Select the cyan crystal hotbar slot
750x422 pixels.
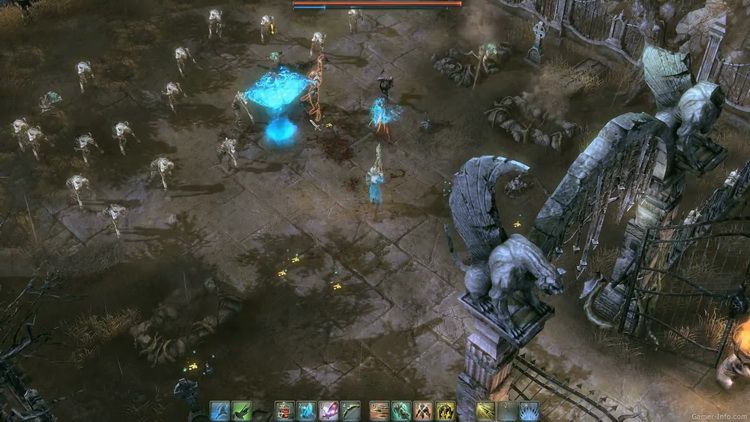pos(307,411)
